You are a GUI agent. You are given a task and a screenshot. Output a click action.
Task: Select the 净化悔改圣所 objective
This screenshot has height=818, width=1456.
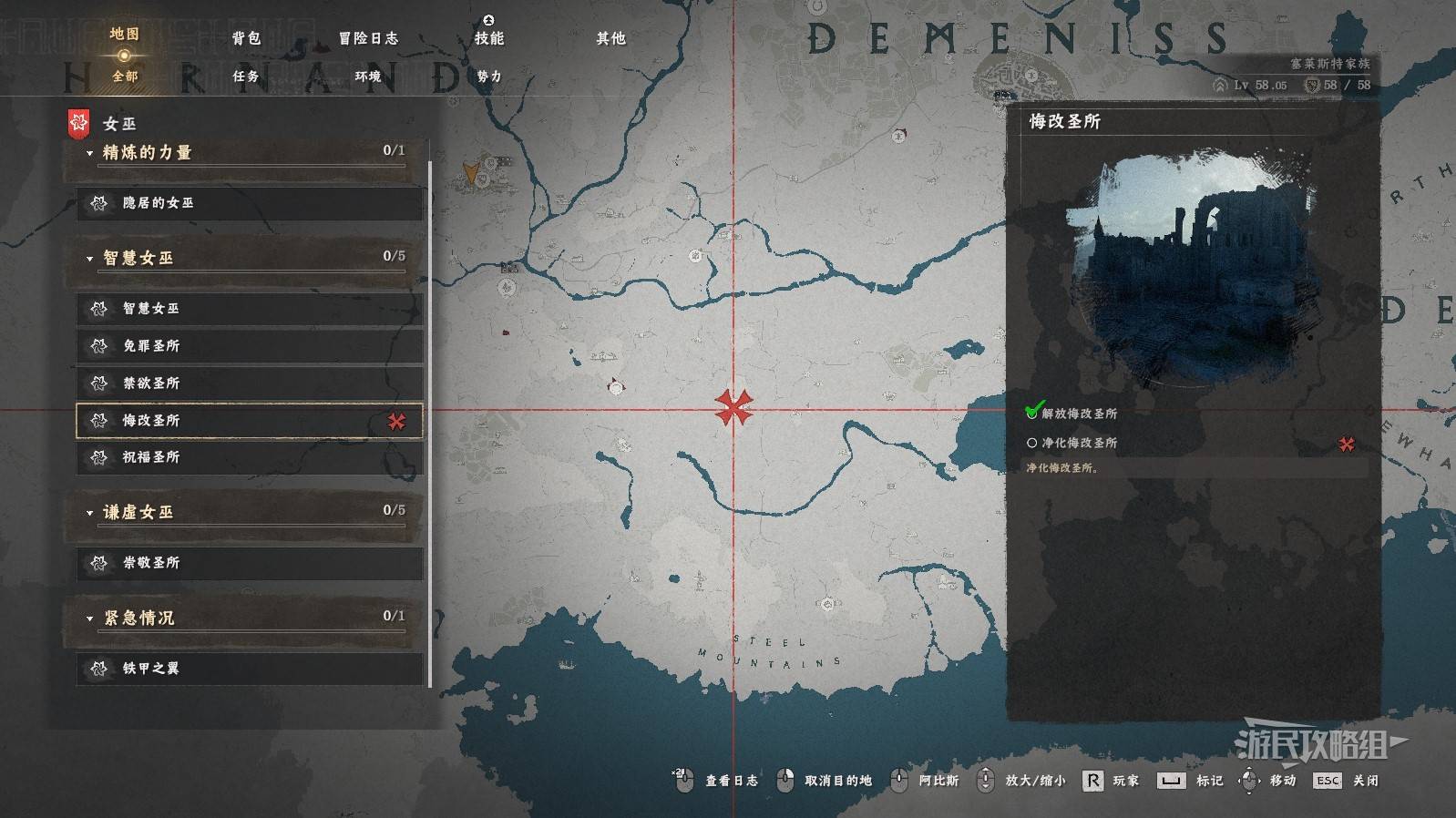coord(1079,443)
